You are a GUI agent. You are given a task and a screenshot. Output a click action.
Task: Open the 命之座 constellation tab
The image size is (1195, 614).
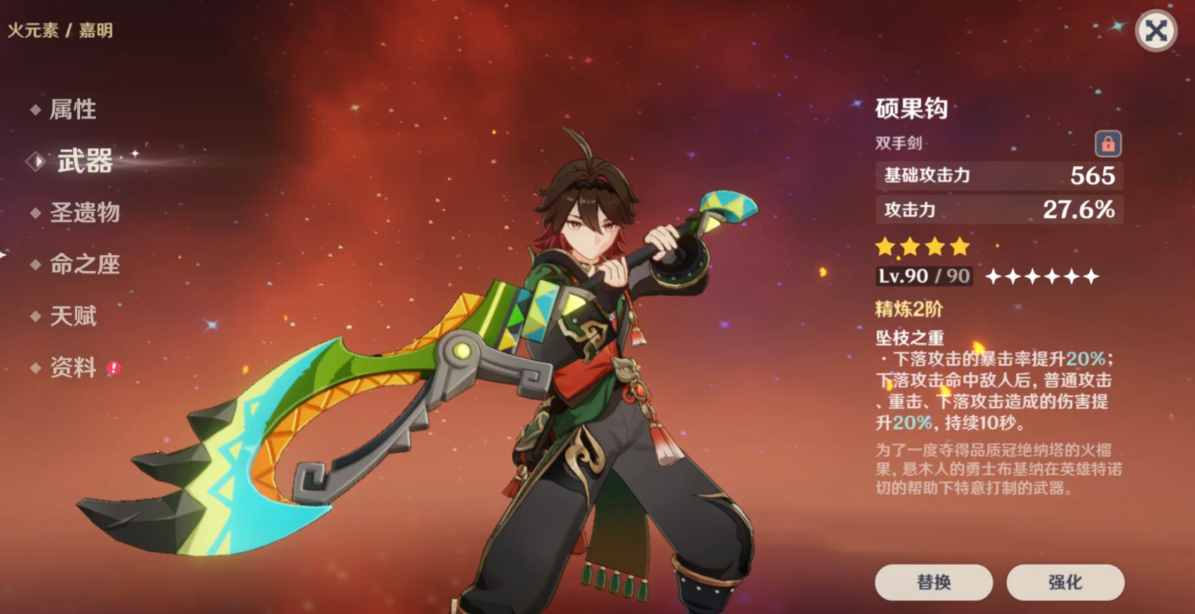[x=85, y=264]
